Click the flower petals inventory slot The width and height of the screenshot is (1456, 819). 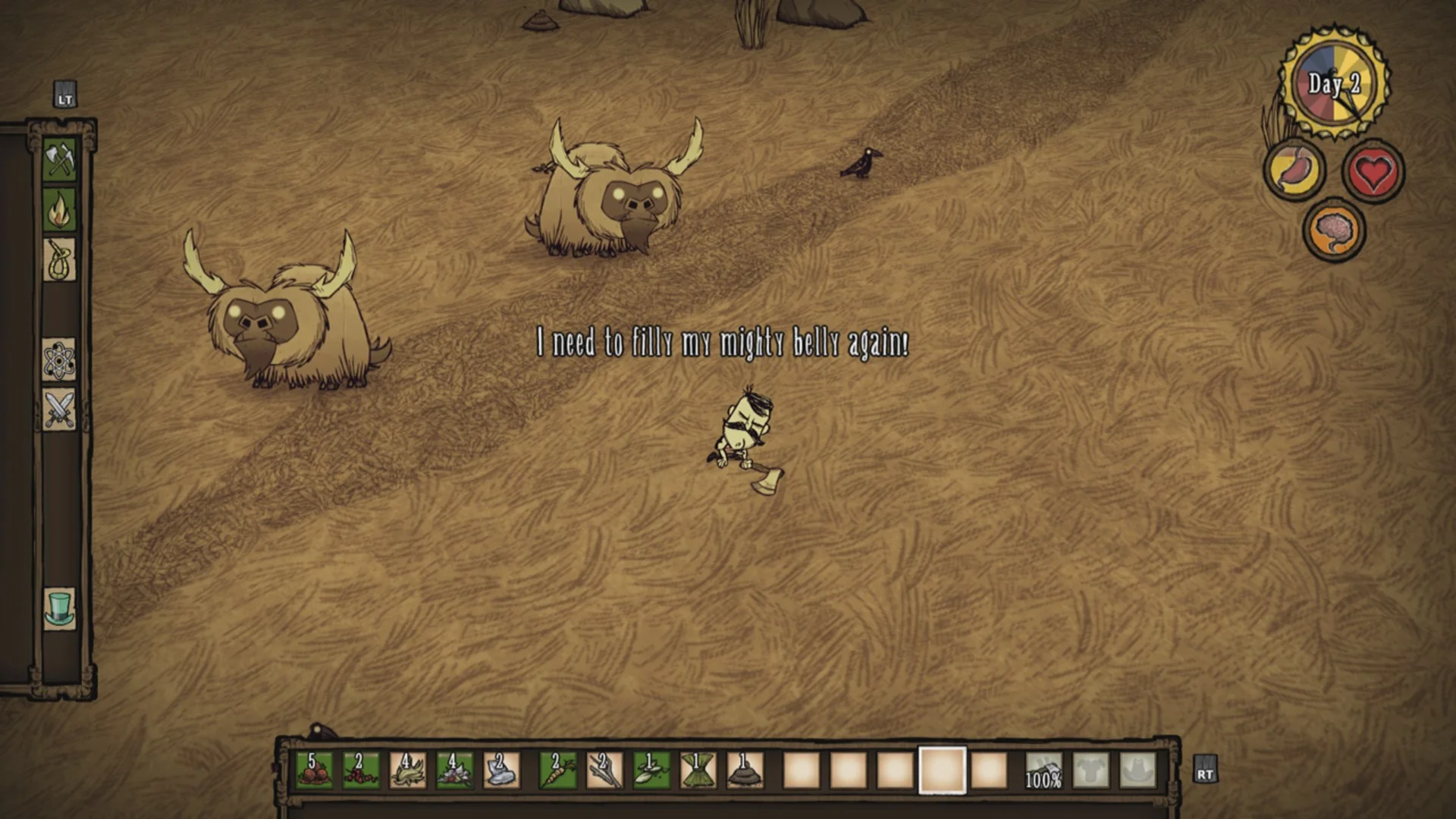click(454, 770)
